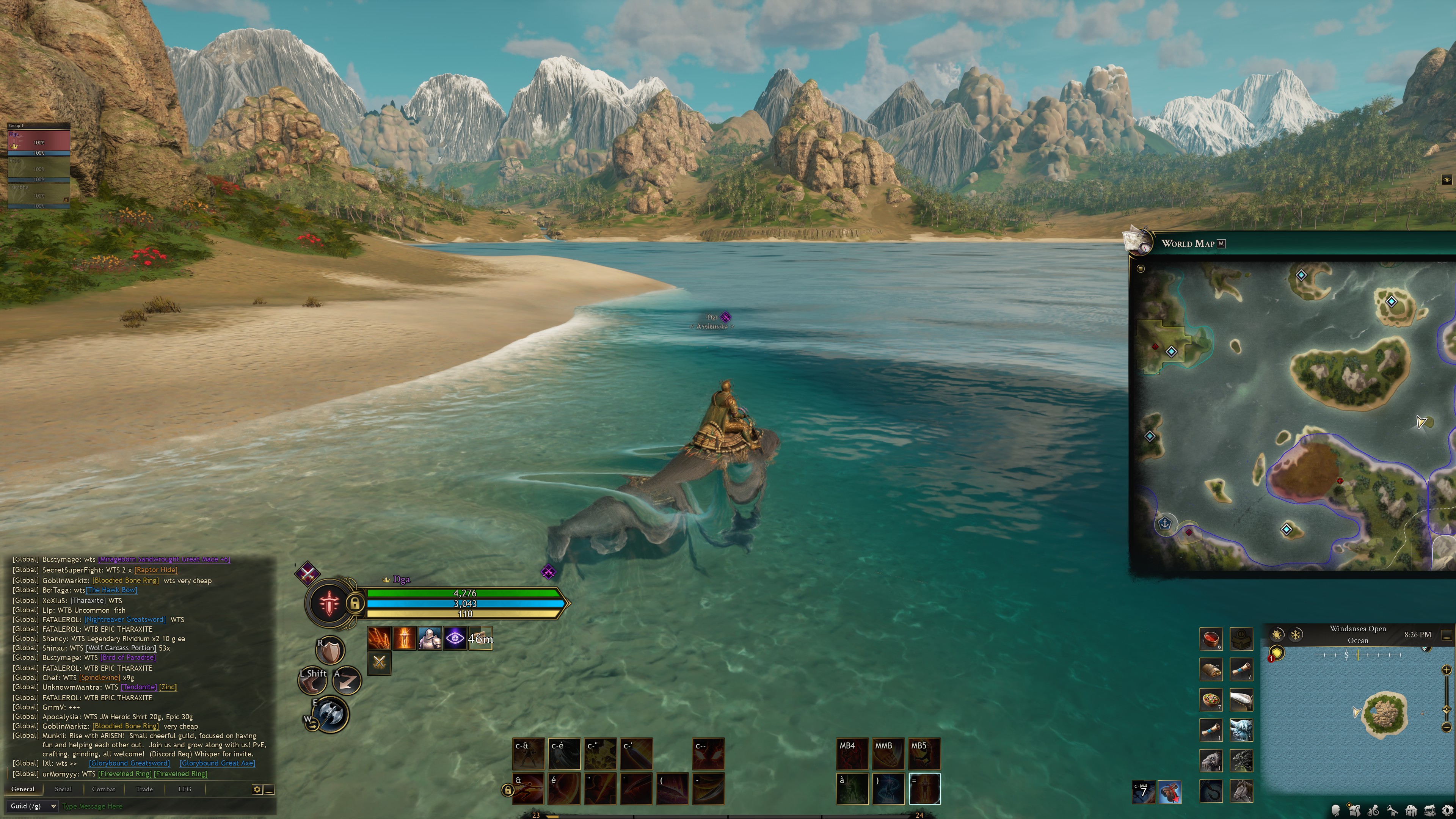This screenshot has height=819, width=1456.
Task: Zoom in the minimap
Action: click(x=1447, y=670)
